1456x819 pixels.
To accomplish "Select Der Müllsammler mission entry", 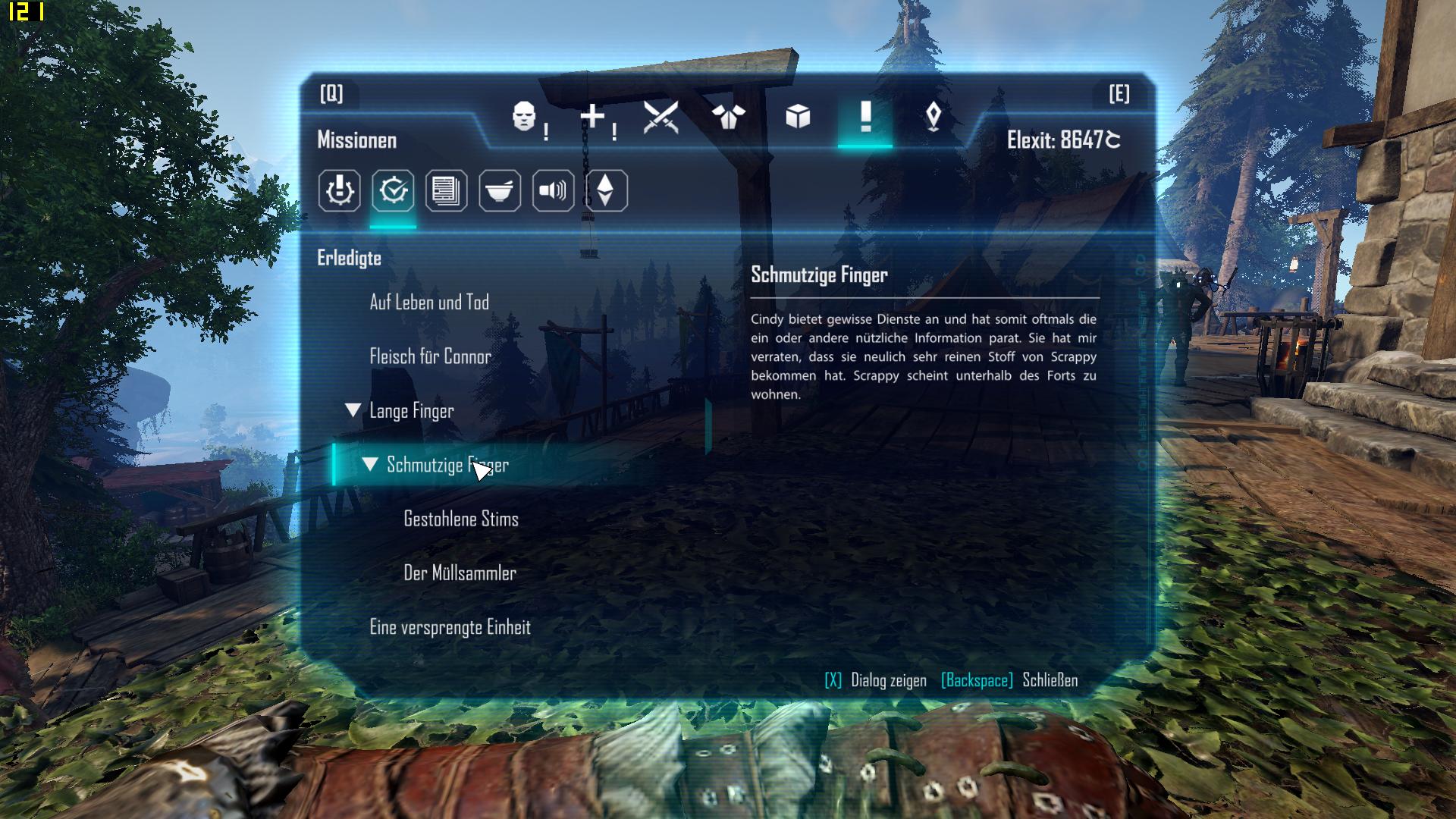I will (x=460, y=573).
